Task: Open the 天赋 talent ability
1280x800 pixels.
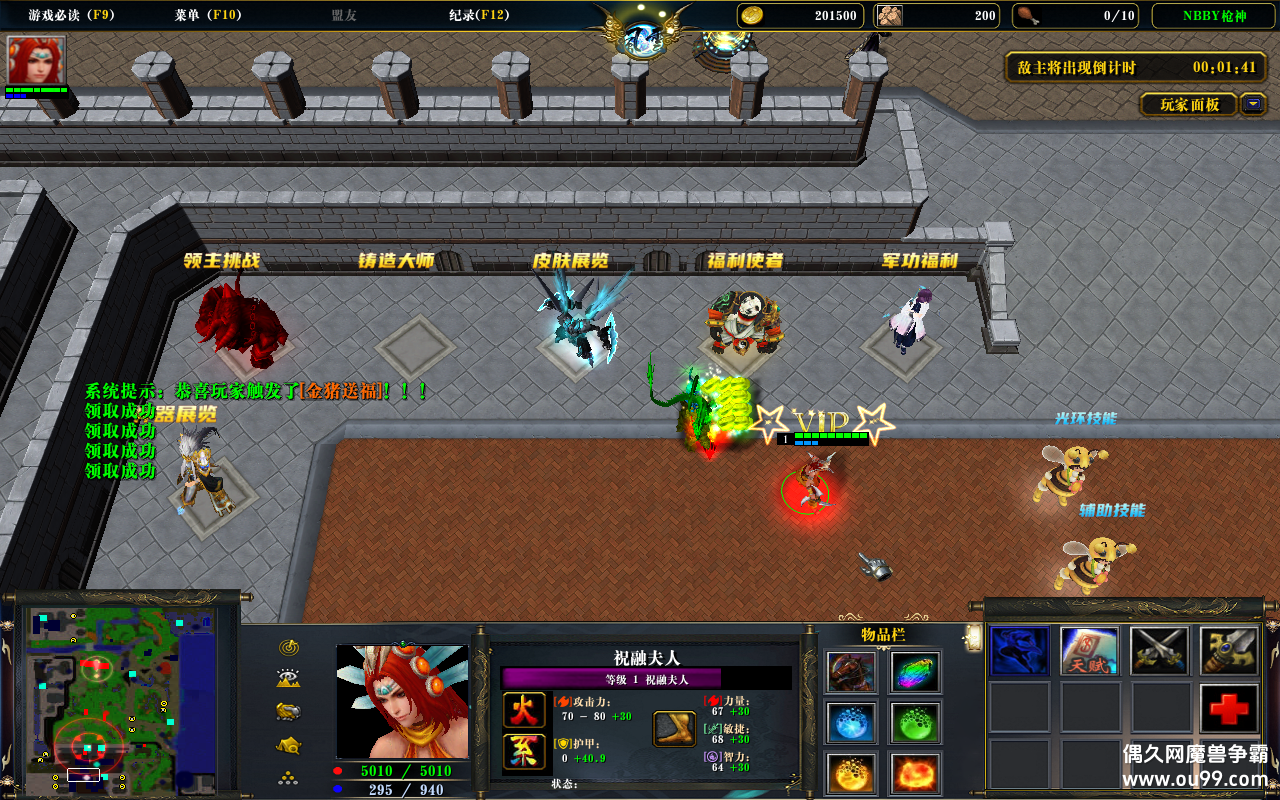Action: tap(1089, 651)
